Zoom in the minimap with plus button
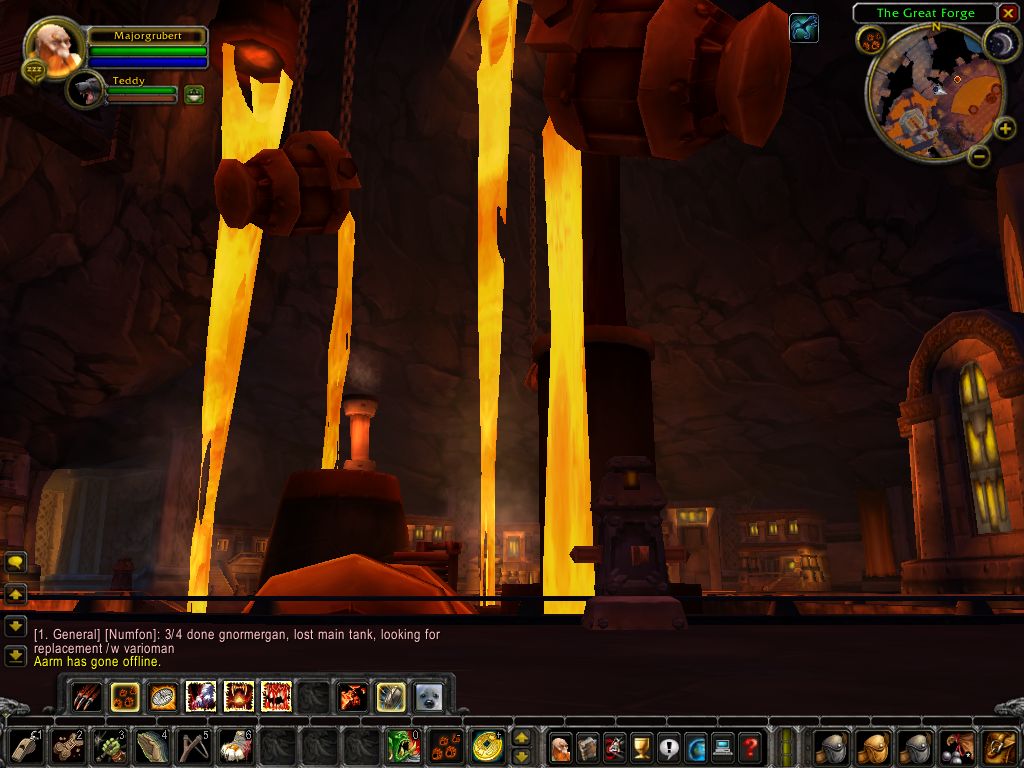The height and width of the screenshot is (768, 1024). pos(1006,128)
